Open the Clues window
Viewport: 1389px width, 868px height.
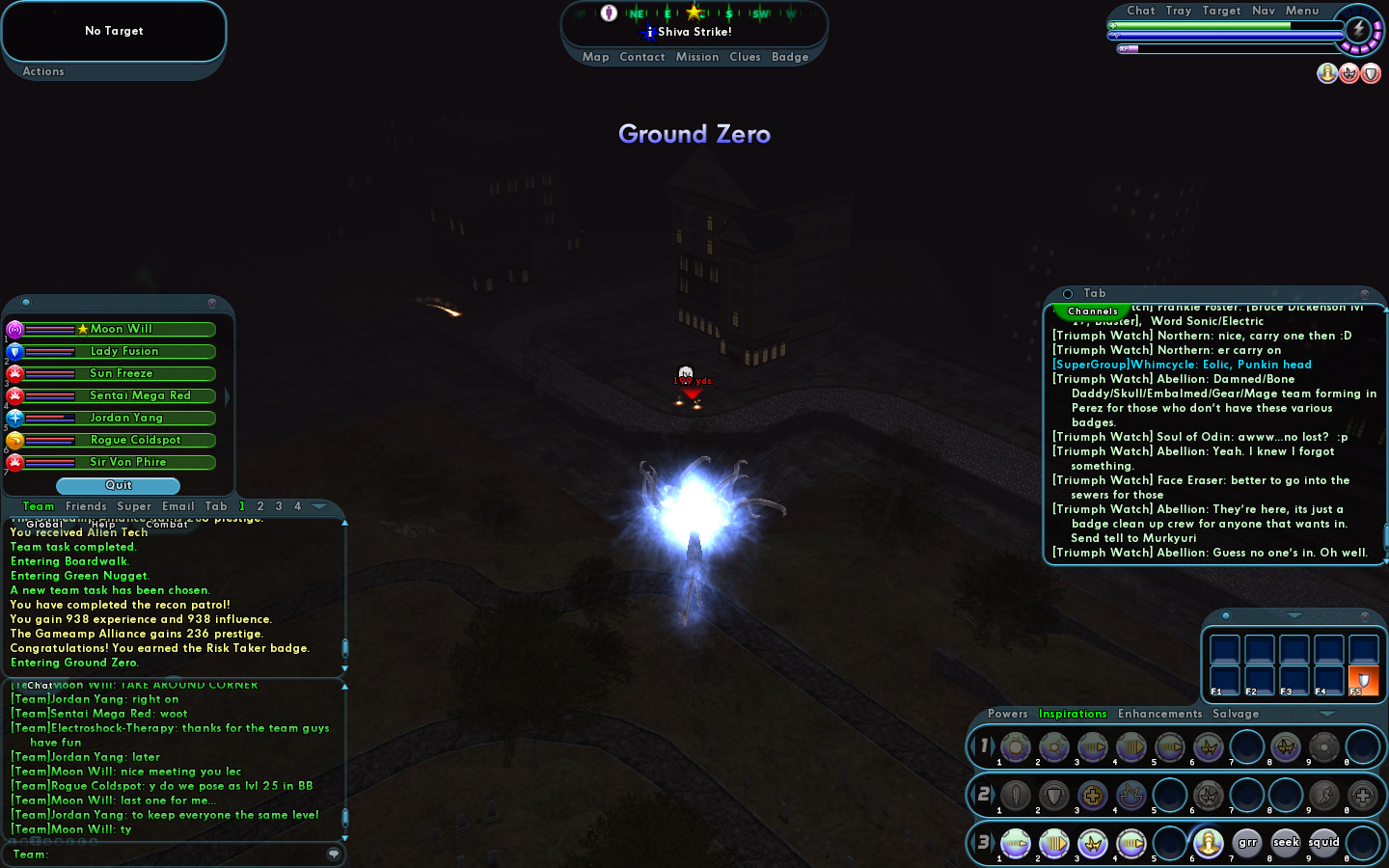(x=745, y=57)
